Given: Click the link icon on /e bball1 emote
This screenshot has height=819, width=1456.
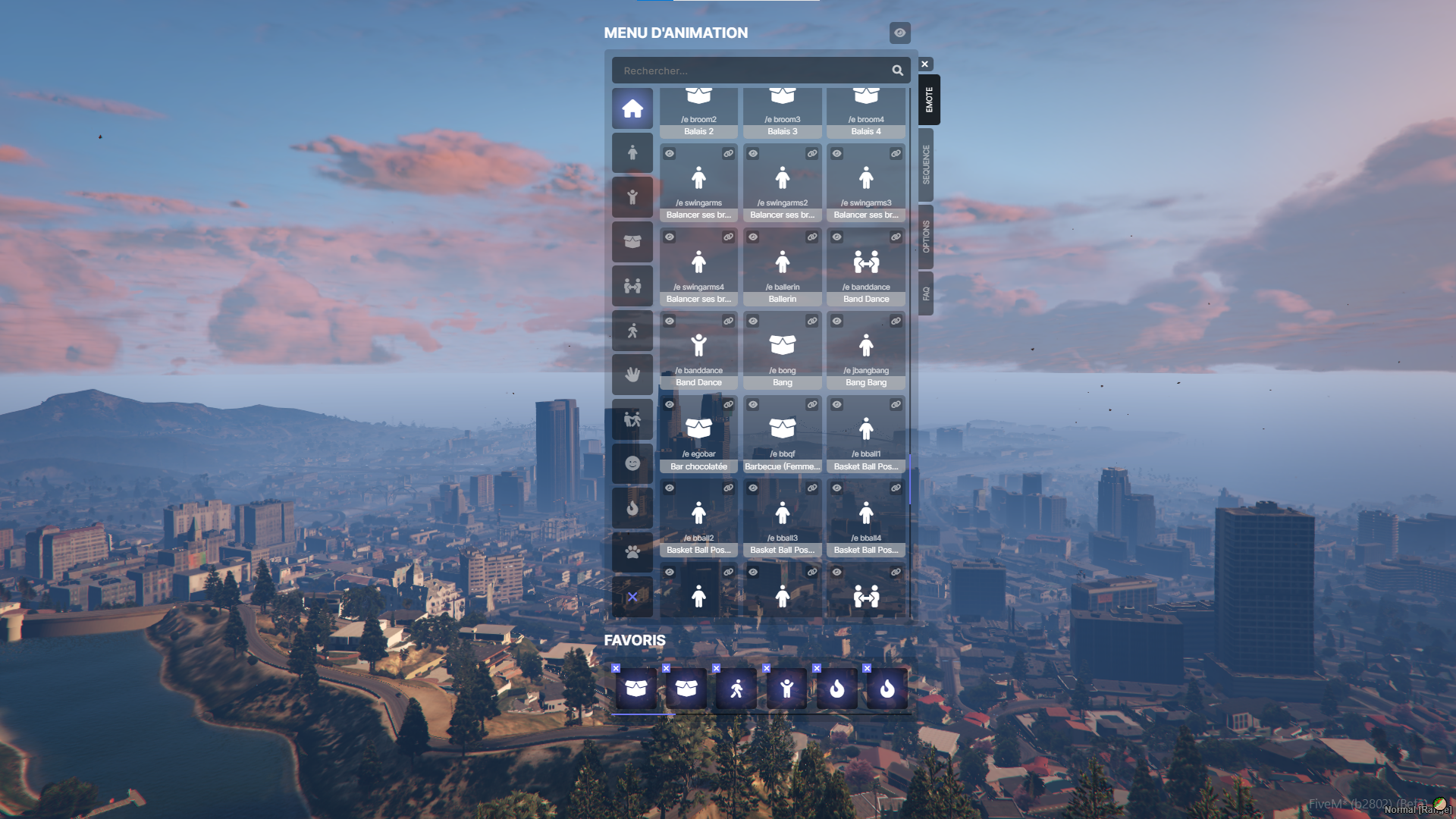Looking at the screenshot, I should tap(894, 405).
